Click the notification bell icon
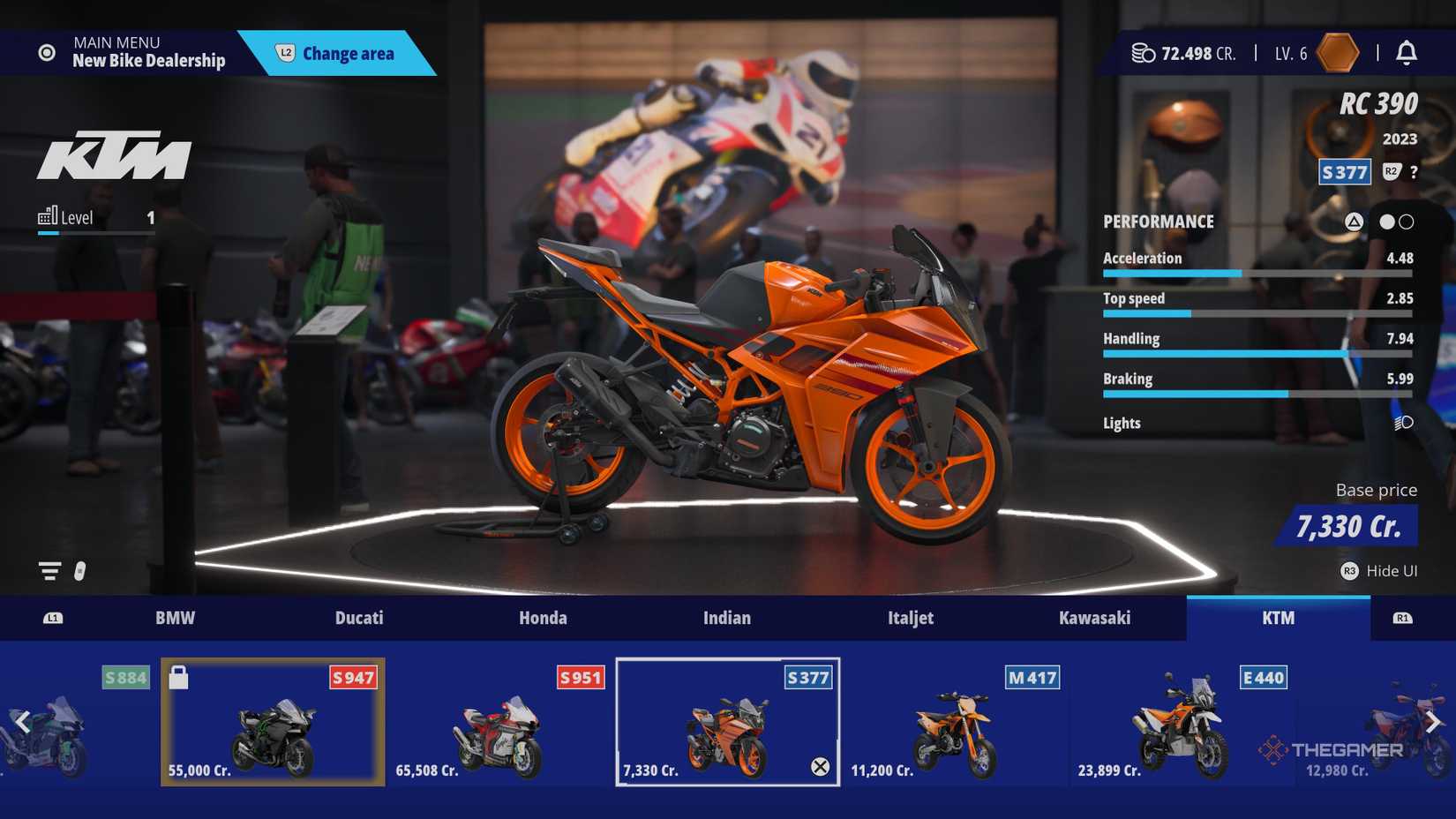This screenshot has height=819, width=1456. coord(1408,53)
